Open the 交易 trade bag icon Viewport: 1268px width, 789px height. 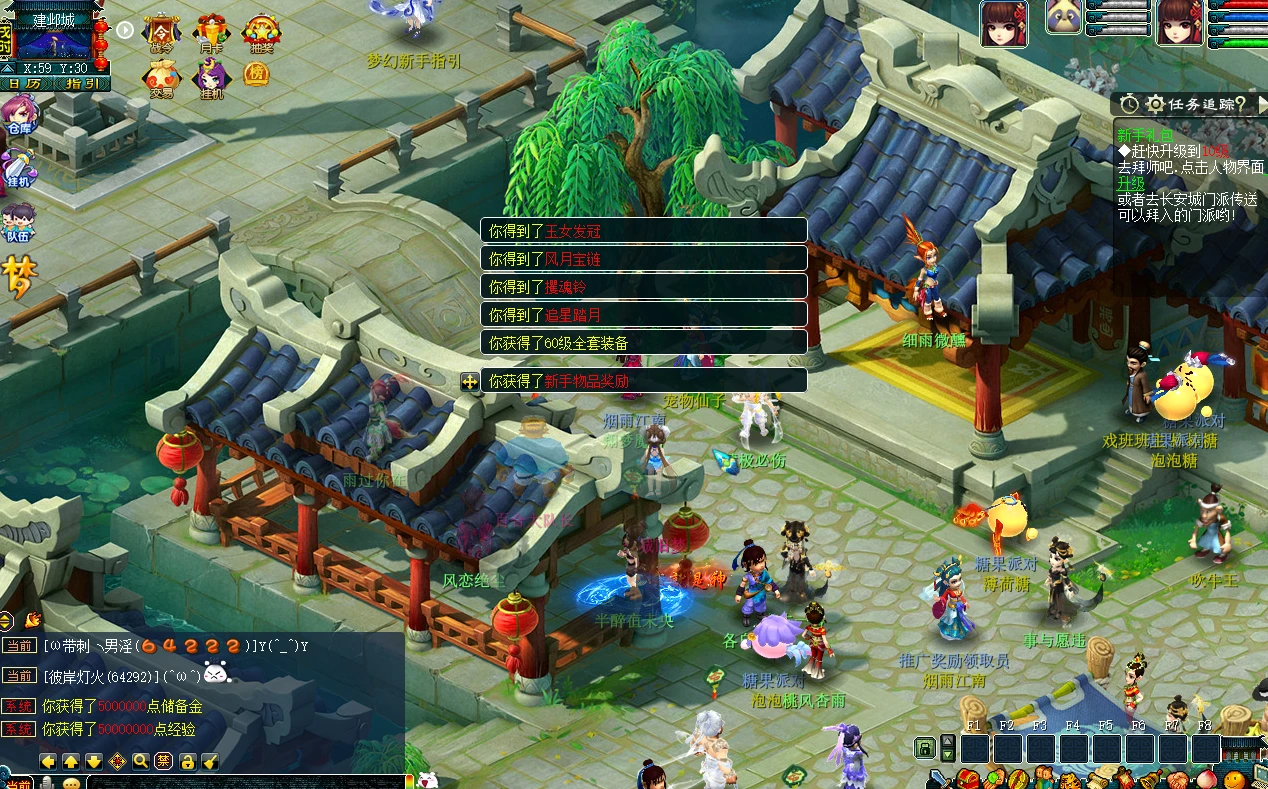[x=161, y=78]
